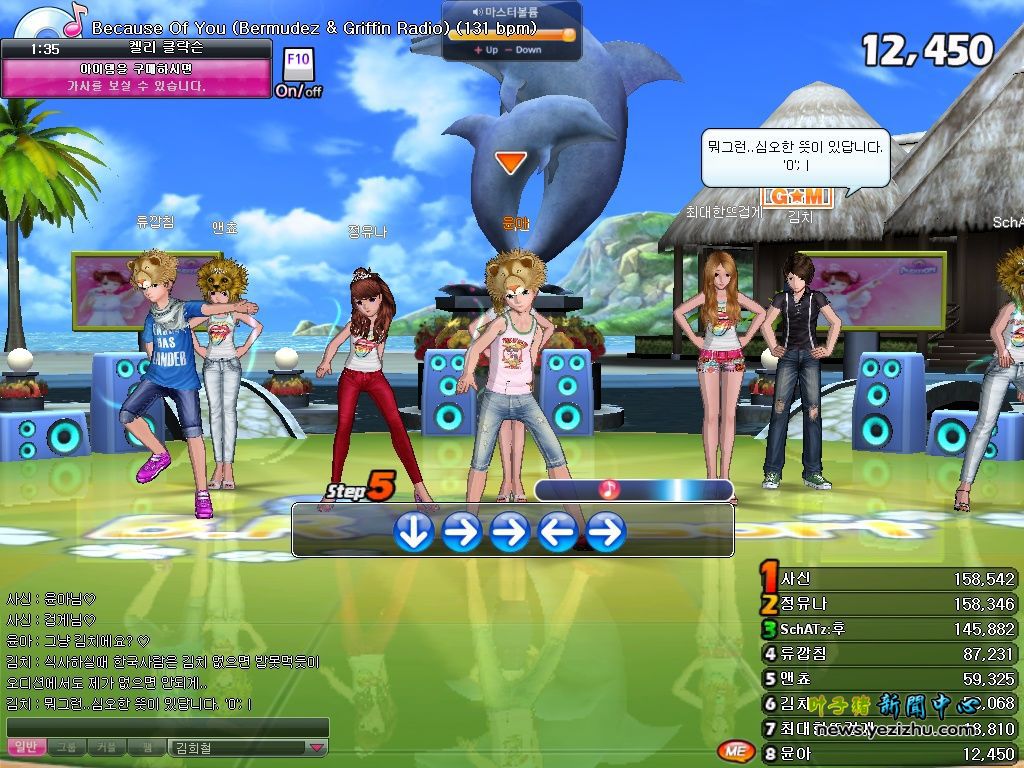The width and height of the screenshot is (1024, 768).
Task: Toggle the lyrics On/off button
Action: [x=298, y=90]
